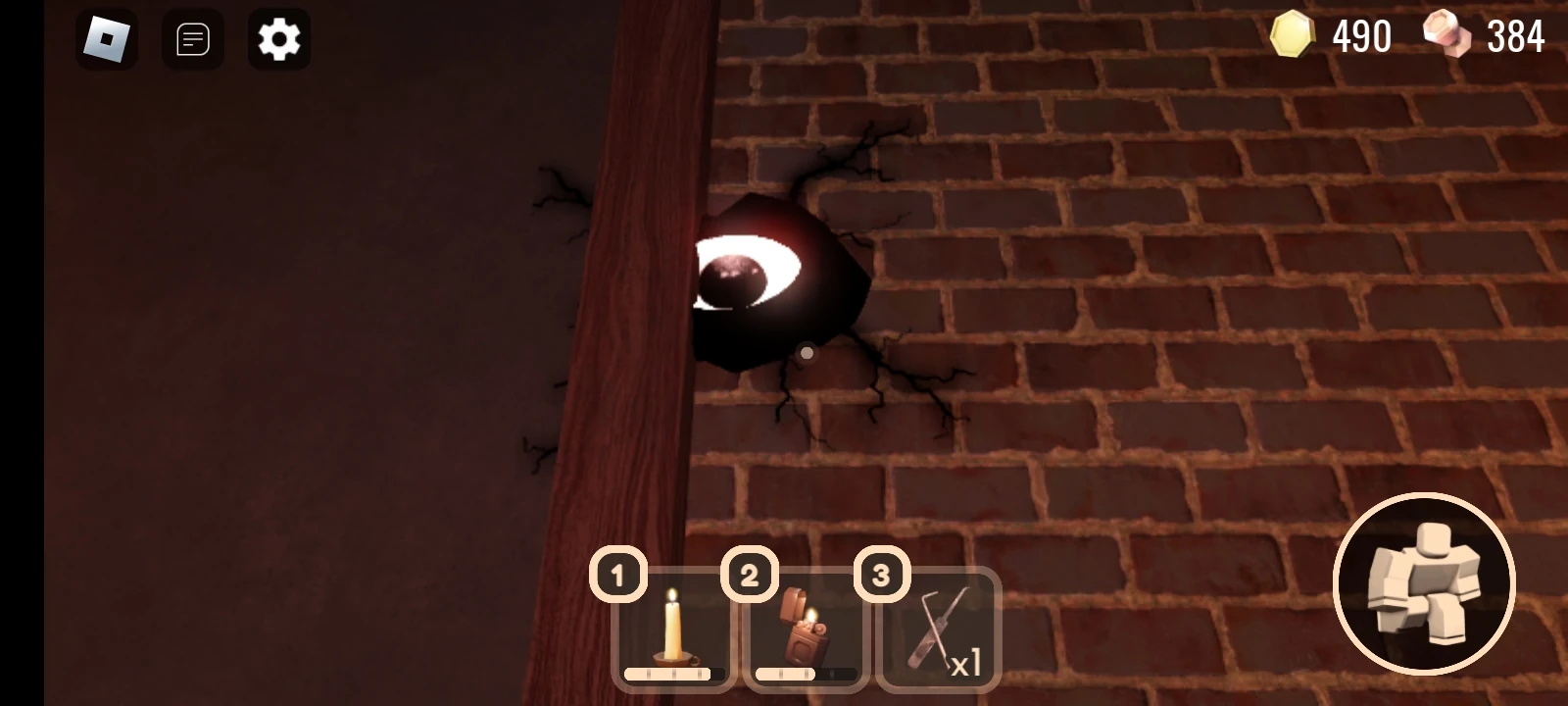The image size is (1568, 706).
Task: Click the number 3 slot badge
Action: (x=881, y=575)
